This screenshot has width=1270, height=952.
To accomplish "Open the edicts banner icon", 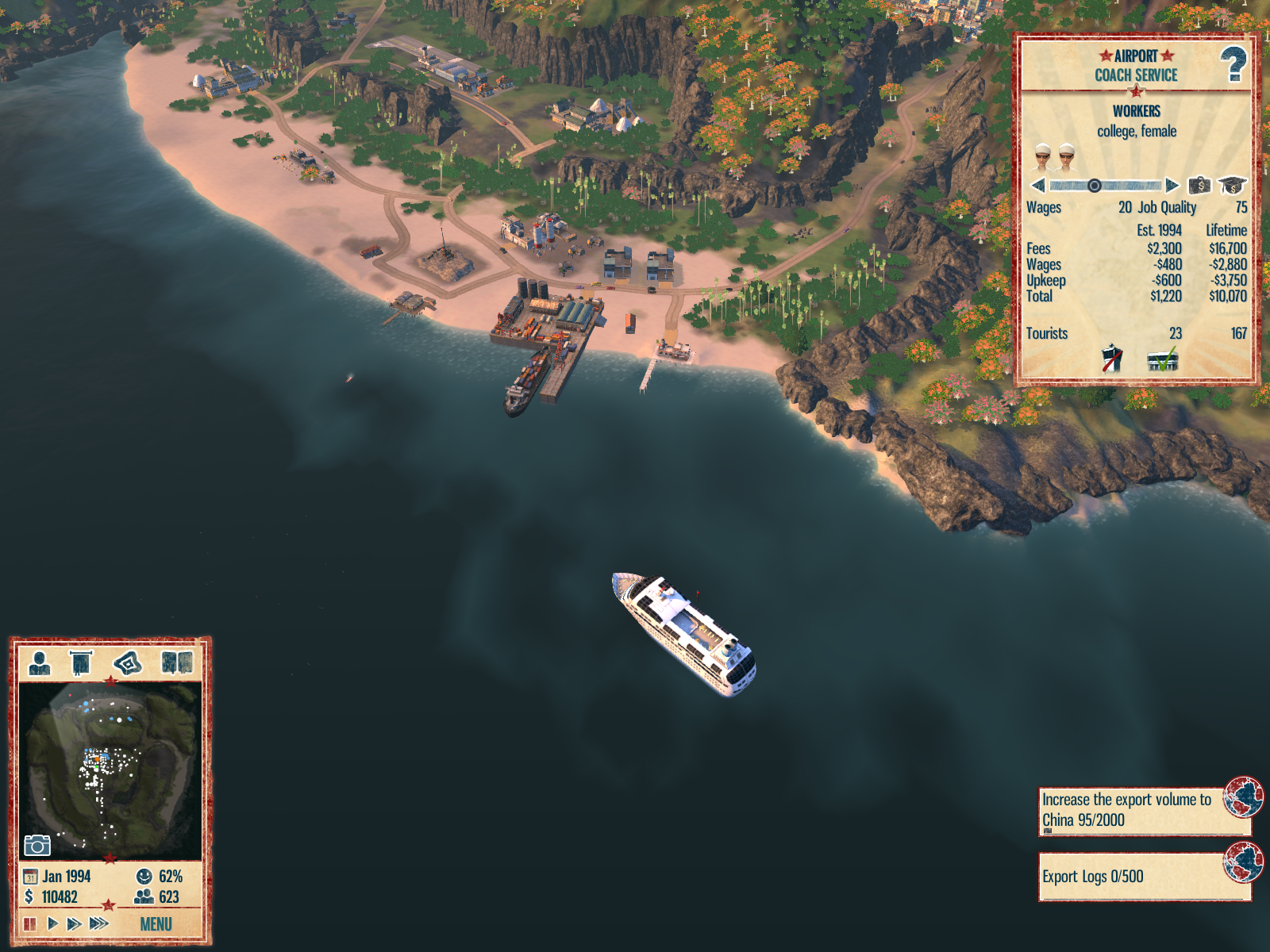I will [x=81, y=662].
